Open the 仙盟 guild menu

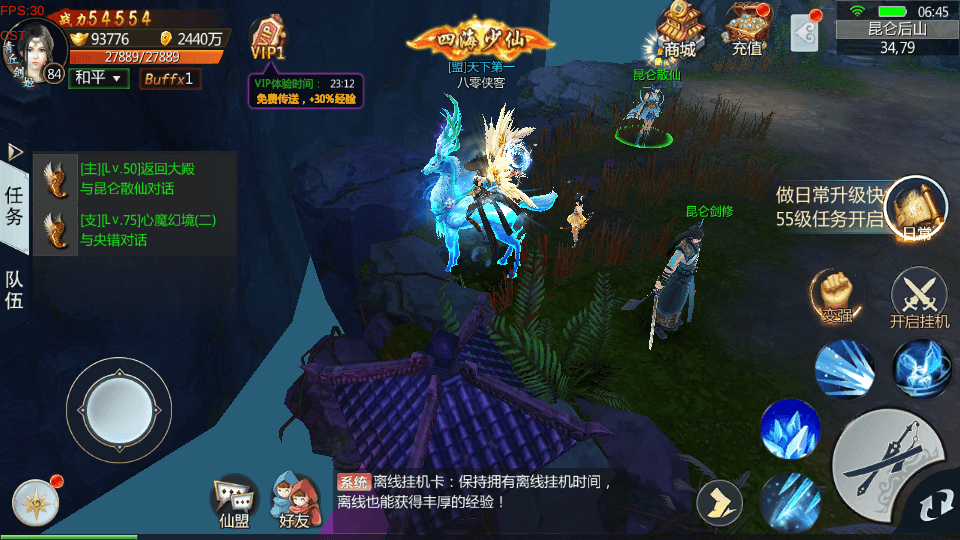point(234,499)
